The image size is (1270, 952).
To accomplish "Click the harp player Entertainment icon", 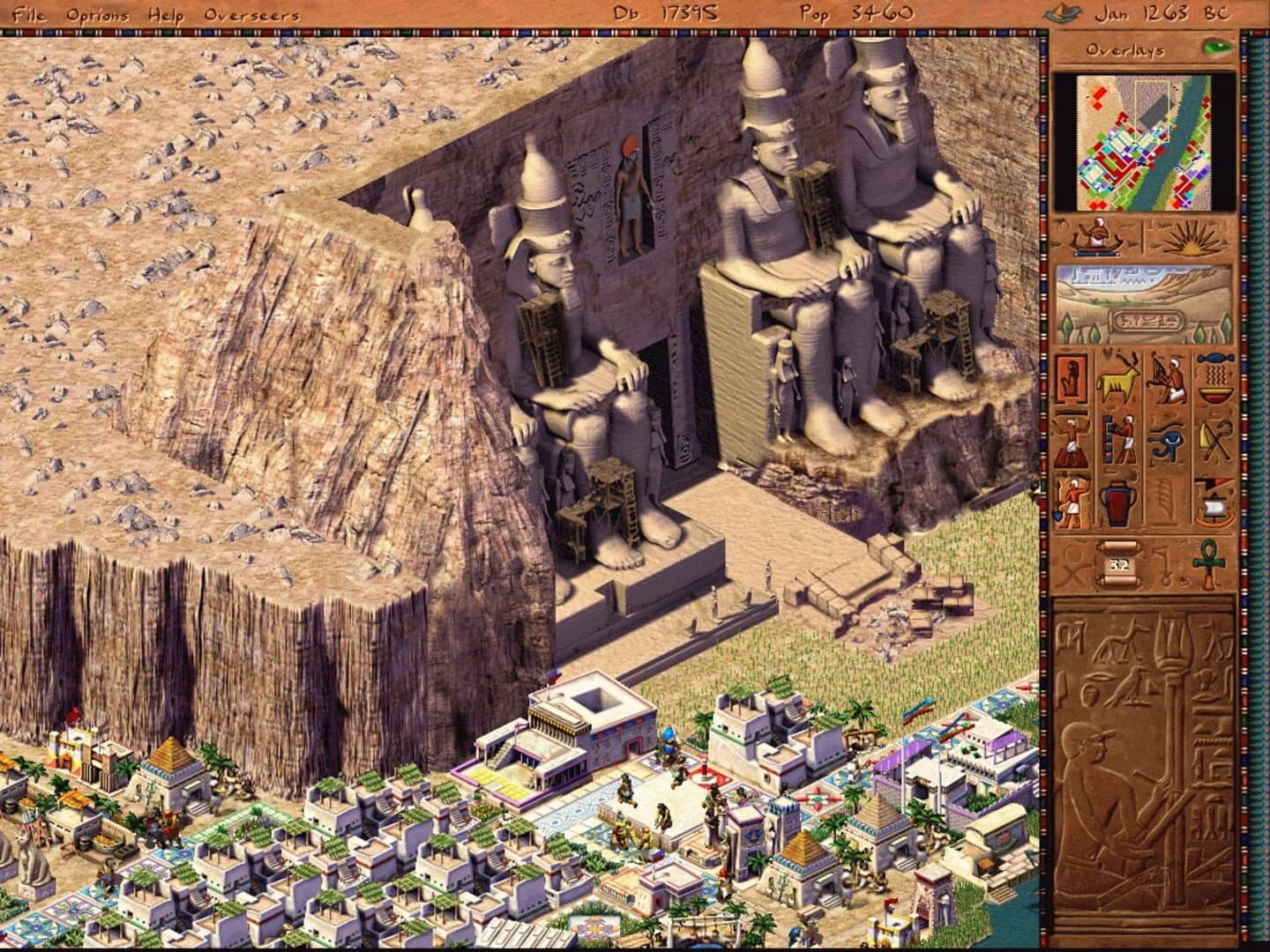I will (x=1166, y=380).
